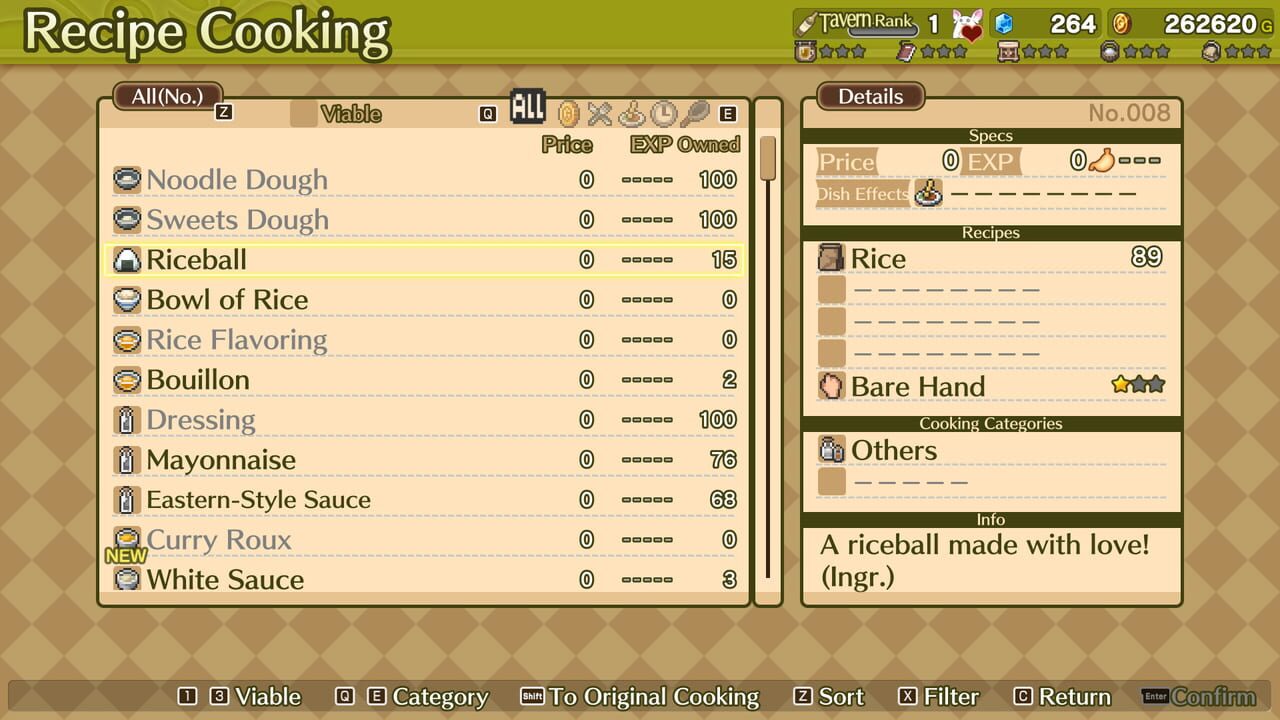This screenshot has width=1280, height=720.
Task: Choose Sweets Dough from the list
Action: click(x=237, y=220)
